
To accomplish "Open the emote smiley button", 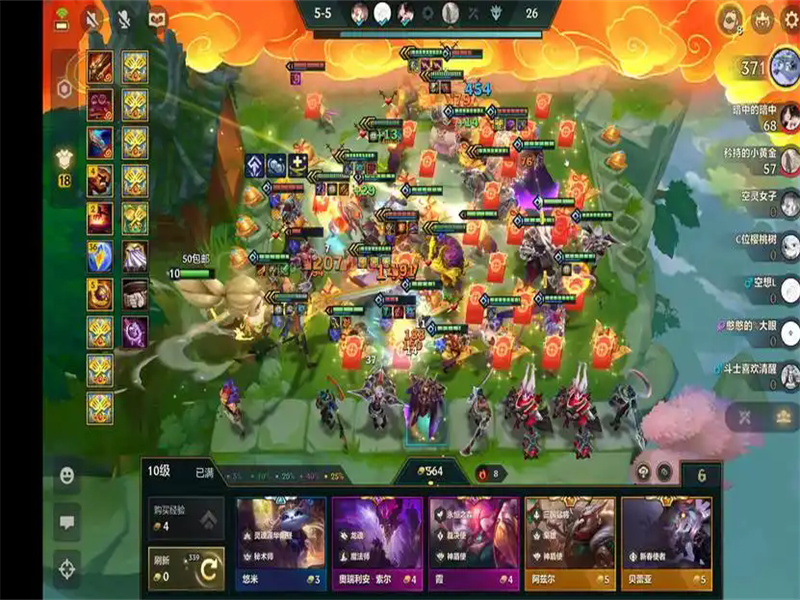I will [x=68, y=473].
